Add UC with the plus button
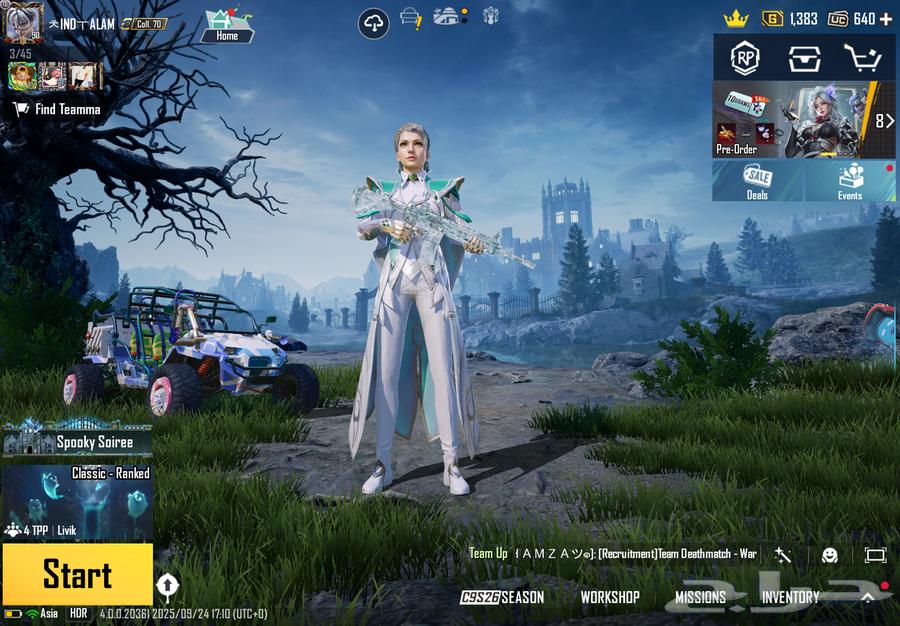This screenshot has width=900, height=626. [x=886, y=19]
